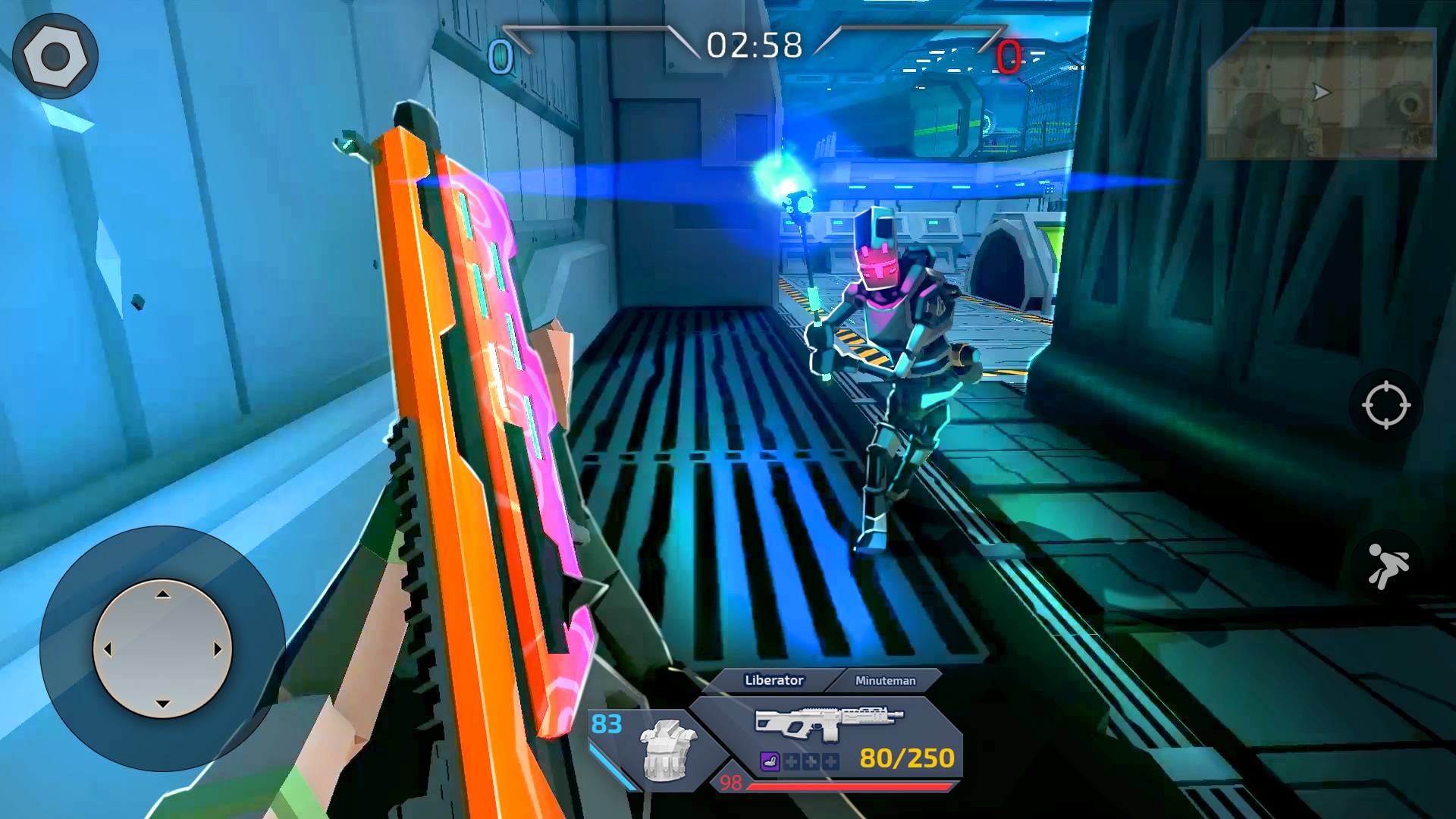This screenshot has width=1456, height=819.
Task: Tap the minimap in the corner
Action: click(x=1321, y=94)
